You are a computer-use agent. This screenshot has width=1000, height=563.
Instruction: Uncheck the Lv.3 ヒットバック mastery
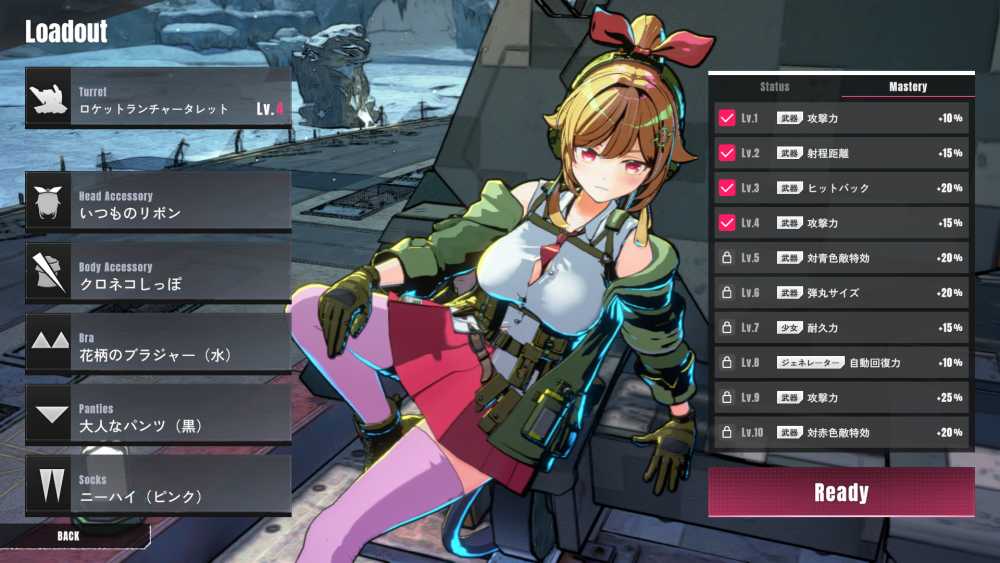727,188
